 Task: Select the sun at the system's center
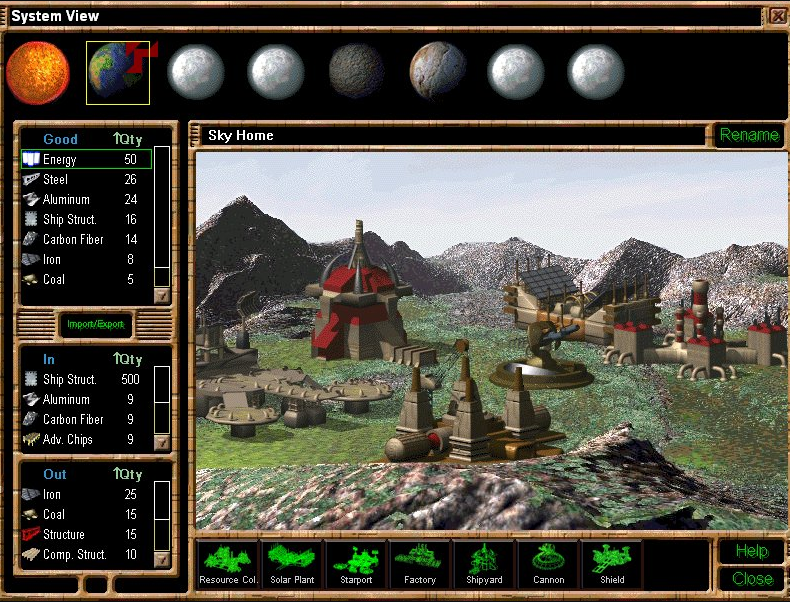pos(38,72)
